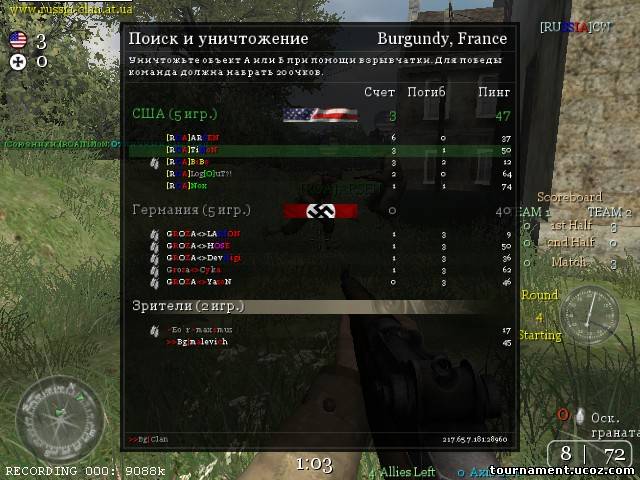
Task: Select the grenade weapon icon
Action: pyautogui.click(x=581, y=415)
